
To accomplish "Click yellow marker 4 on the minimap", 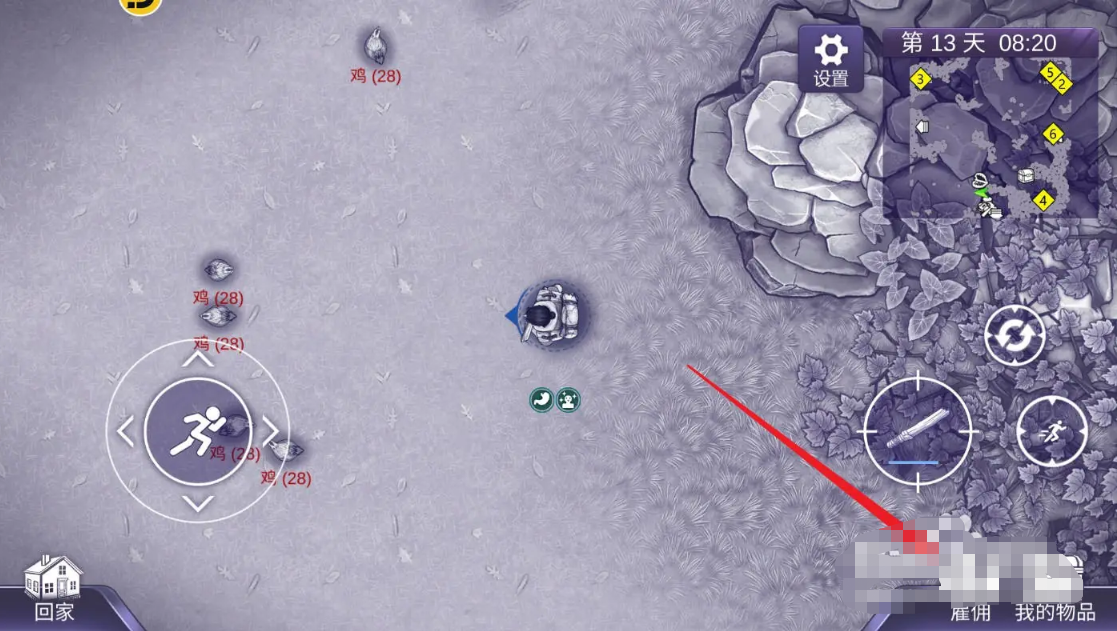I will [1043, 200].
